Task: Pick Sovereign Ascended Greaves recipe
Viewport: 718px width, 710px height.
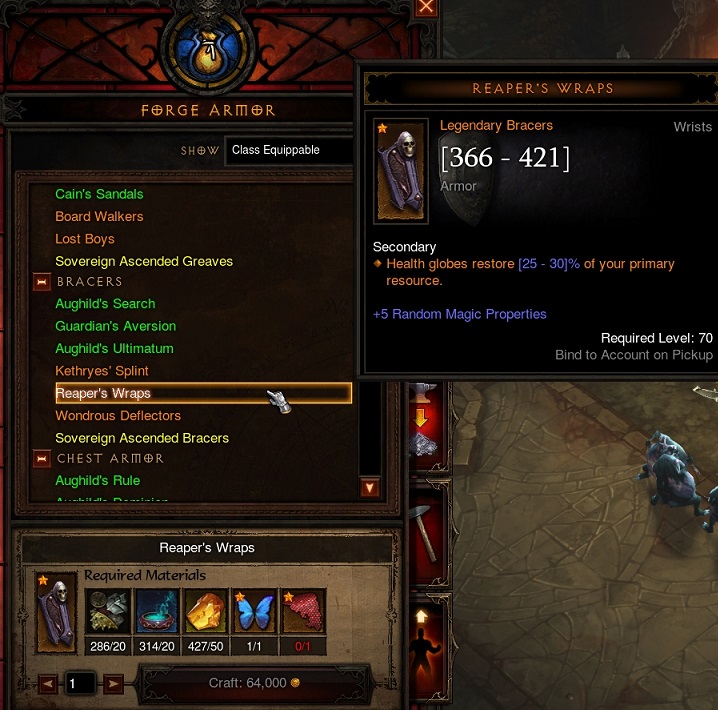Action: (144, 261)
